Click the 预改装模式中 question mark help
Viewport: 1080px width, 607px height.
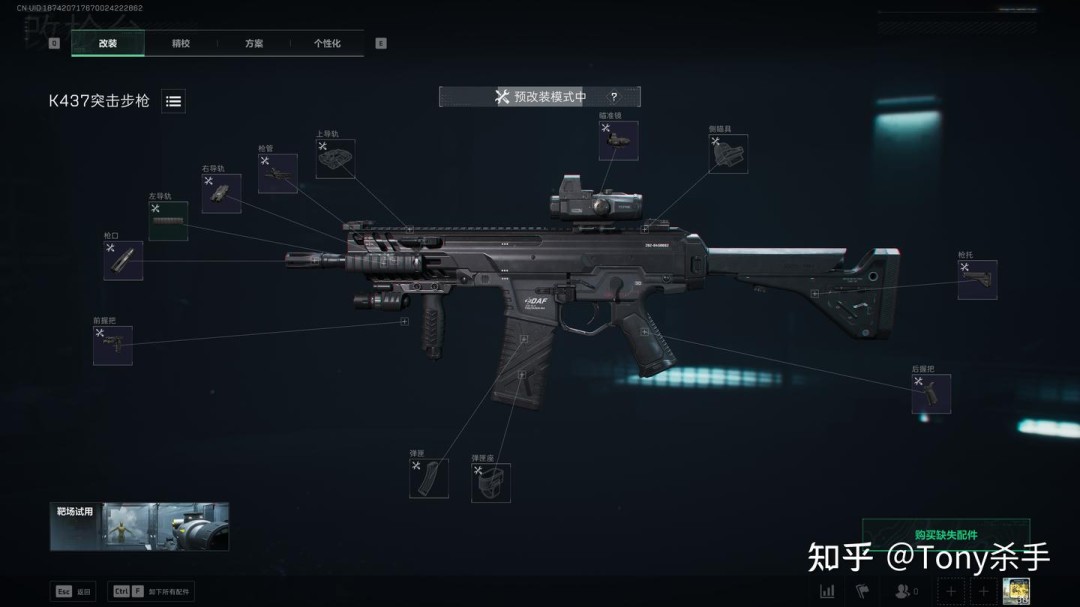[613, 97]
